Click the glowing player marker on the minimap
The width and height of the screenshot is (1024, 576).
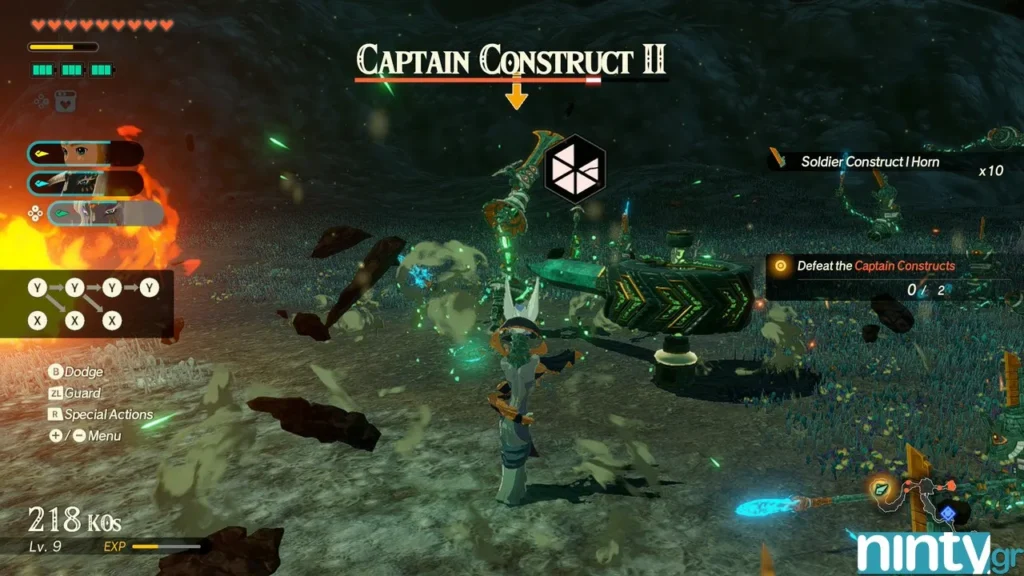(x=881, y=489)
